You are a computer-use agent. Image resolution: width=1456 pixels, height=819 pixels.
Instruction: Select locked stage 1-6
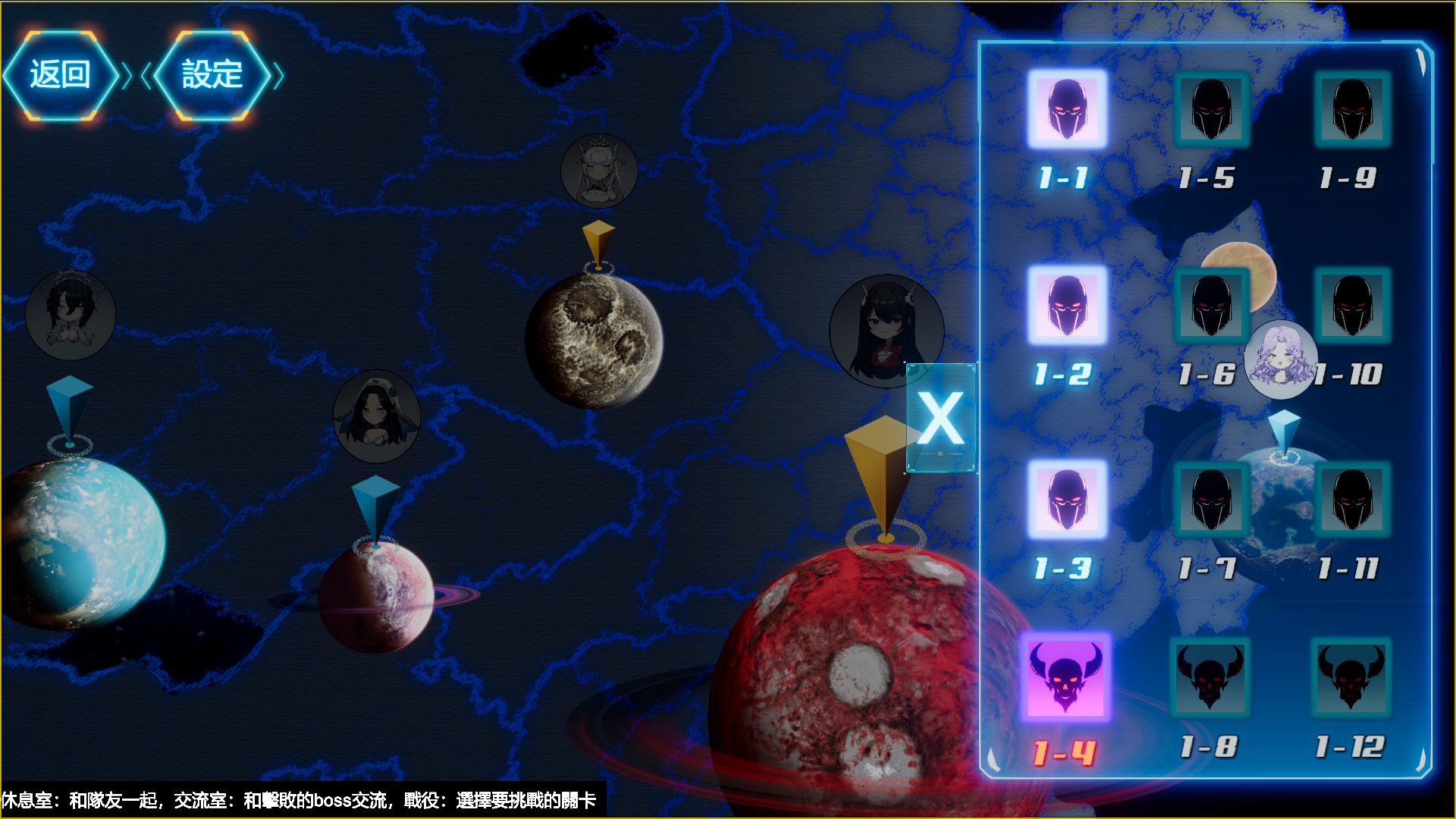click(1211, 306)
